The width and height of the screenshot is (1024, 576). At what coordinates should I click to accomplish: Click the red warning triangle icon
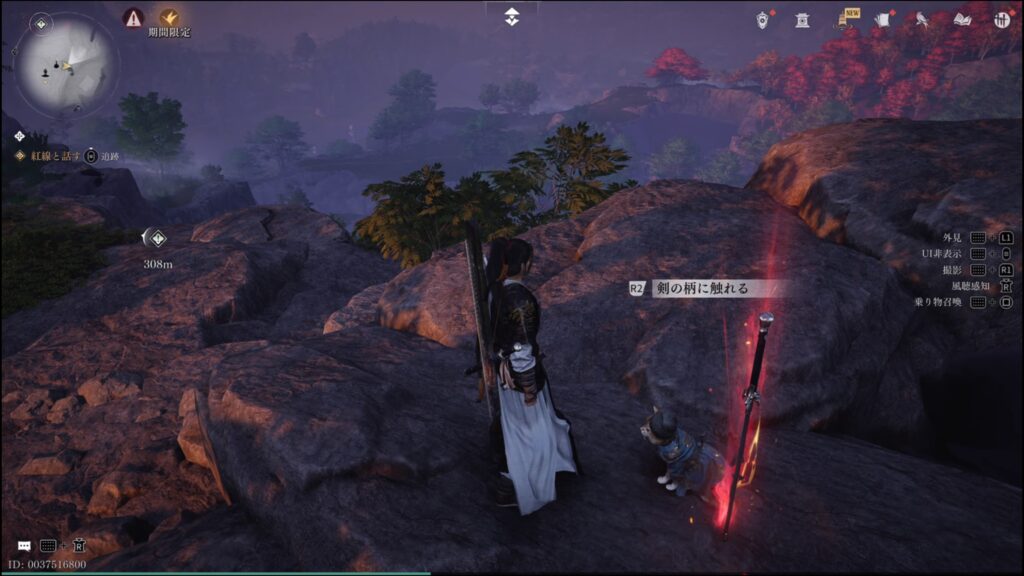(x=133, y=17)
